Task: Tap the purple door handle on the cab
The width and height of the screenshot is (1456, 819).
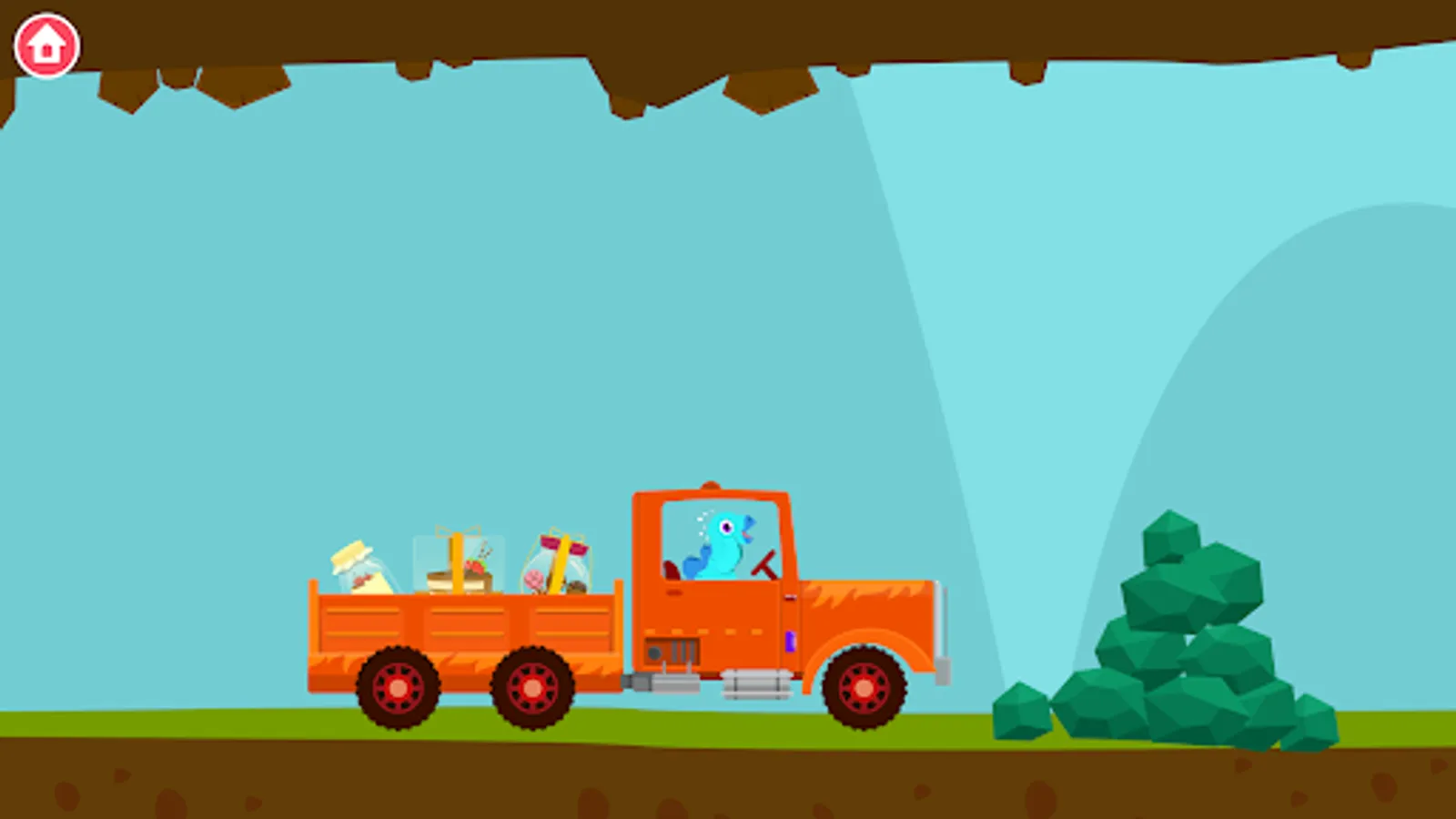Action: [x=790, y=640]
